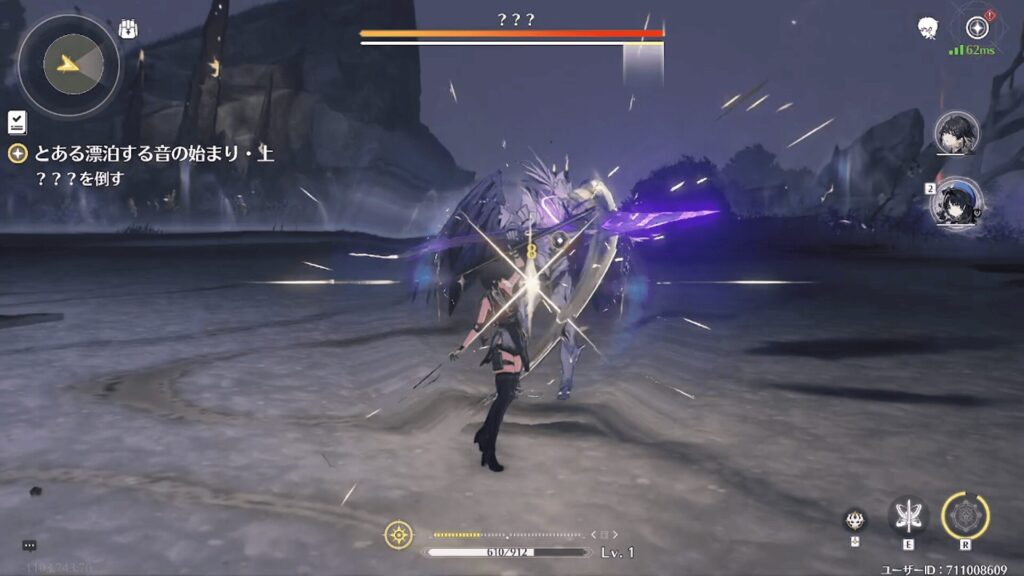Open the star compass menu with red alert
Screen dimensions: 1024x576
coord(977,27)
